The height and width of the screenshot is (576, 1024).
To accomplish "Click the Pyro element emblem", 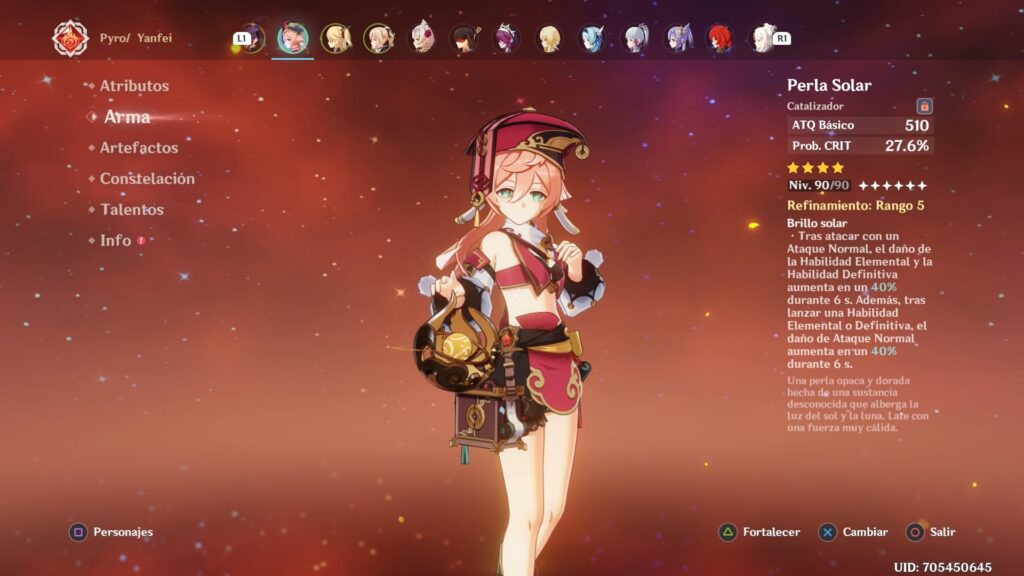I will pos(70,38).
